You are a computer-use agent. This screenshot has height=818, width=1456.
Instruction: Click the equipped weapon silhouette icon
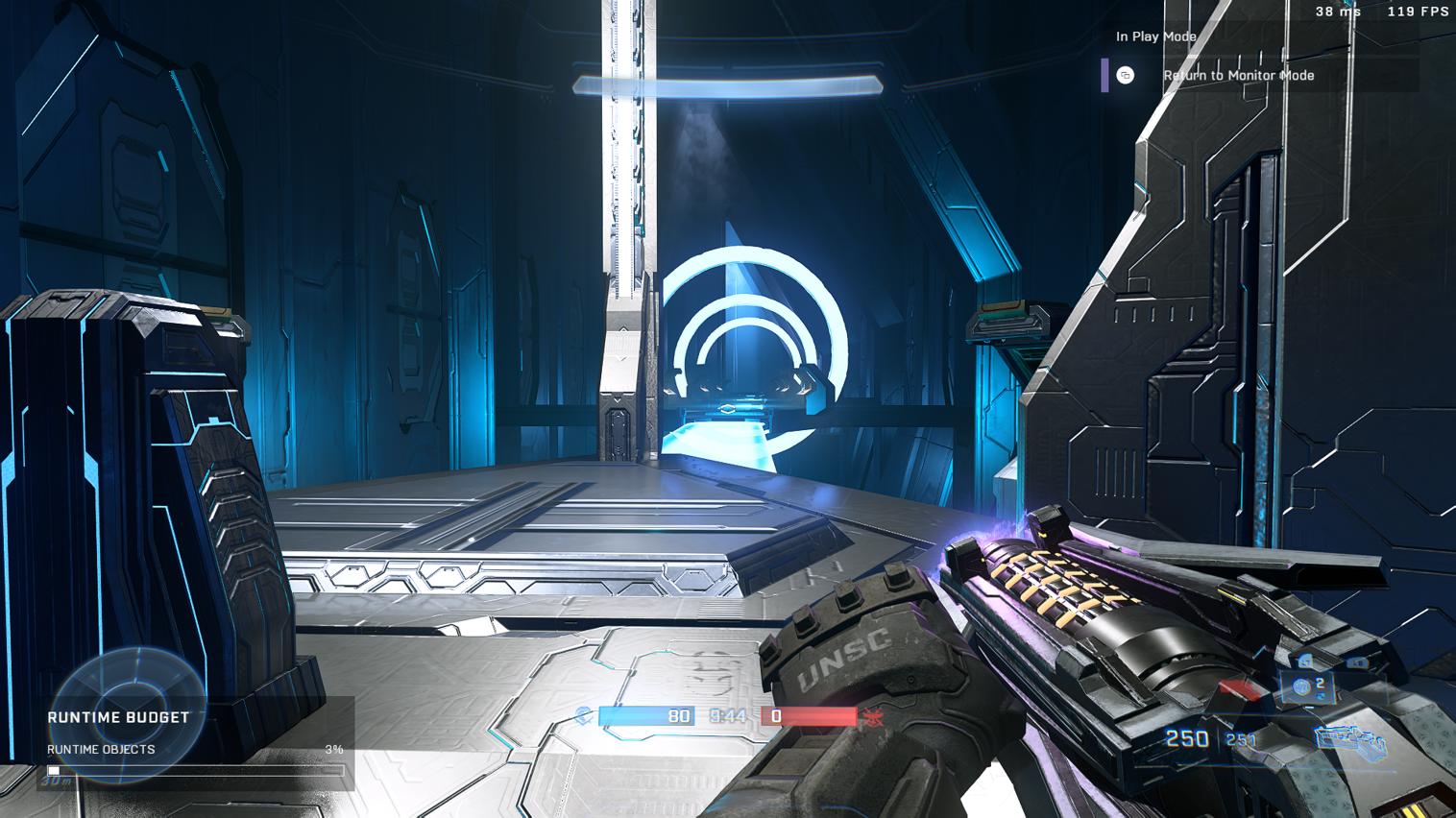pos(1349,739)
